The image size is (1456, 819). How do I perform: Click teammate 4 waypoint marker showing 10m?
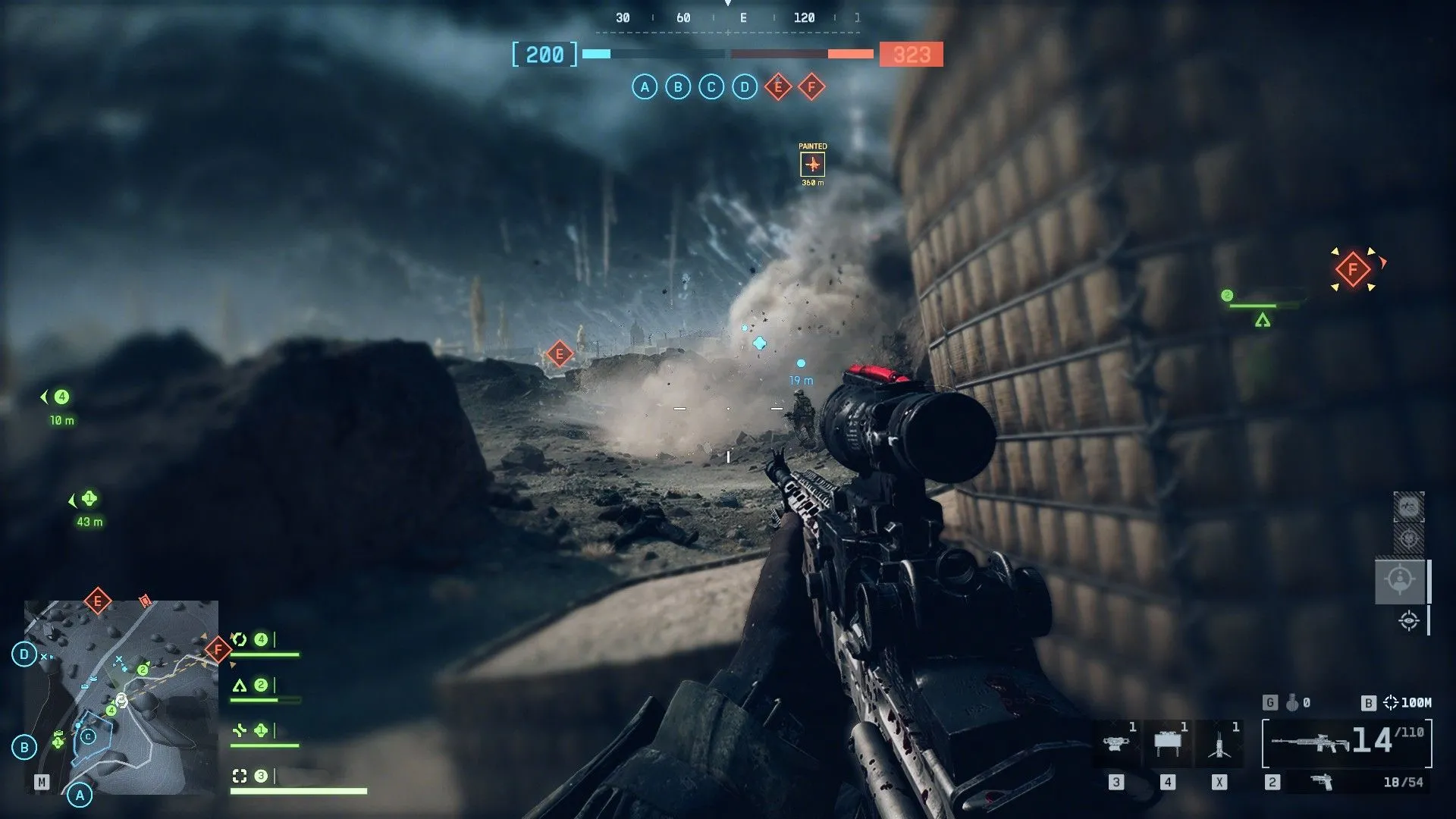tap(61, 396)
